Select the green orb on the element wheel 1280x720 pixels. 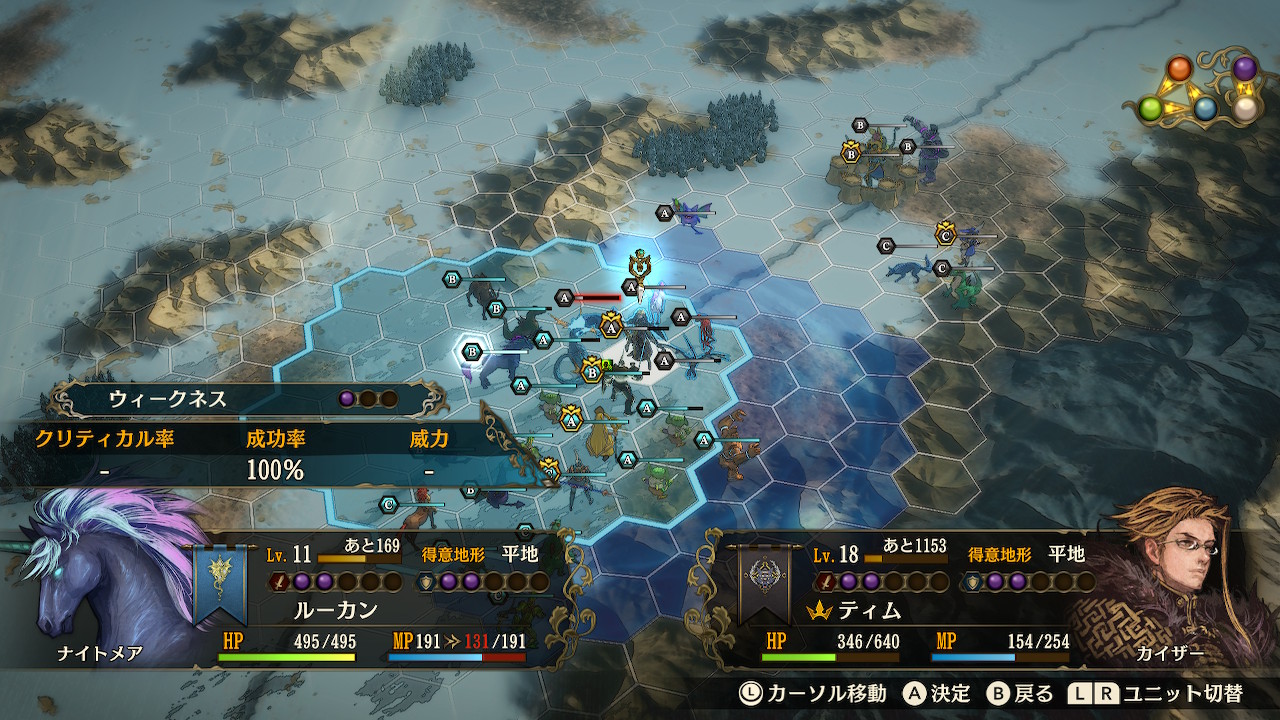click(x=1151, y=109)
